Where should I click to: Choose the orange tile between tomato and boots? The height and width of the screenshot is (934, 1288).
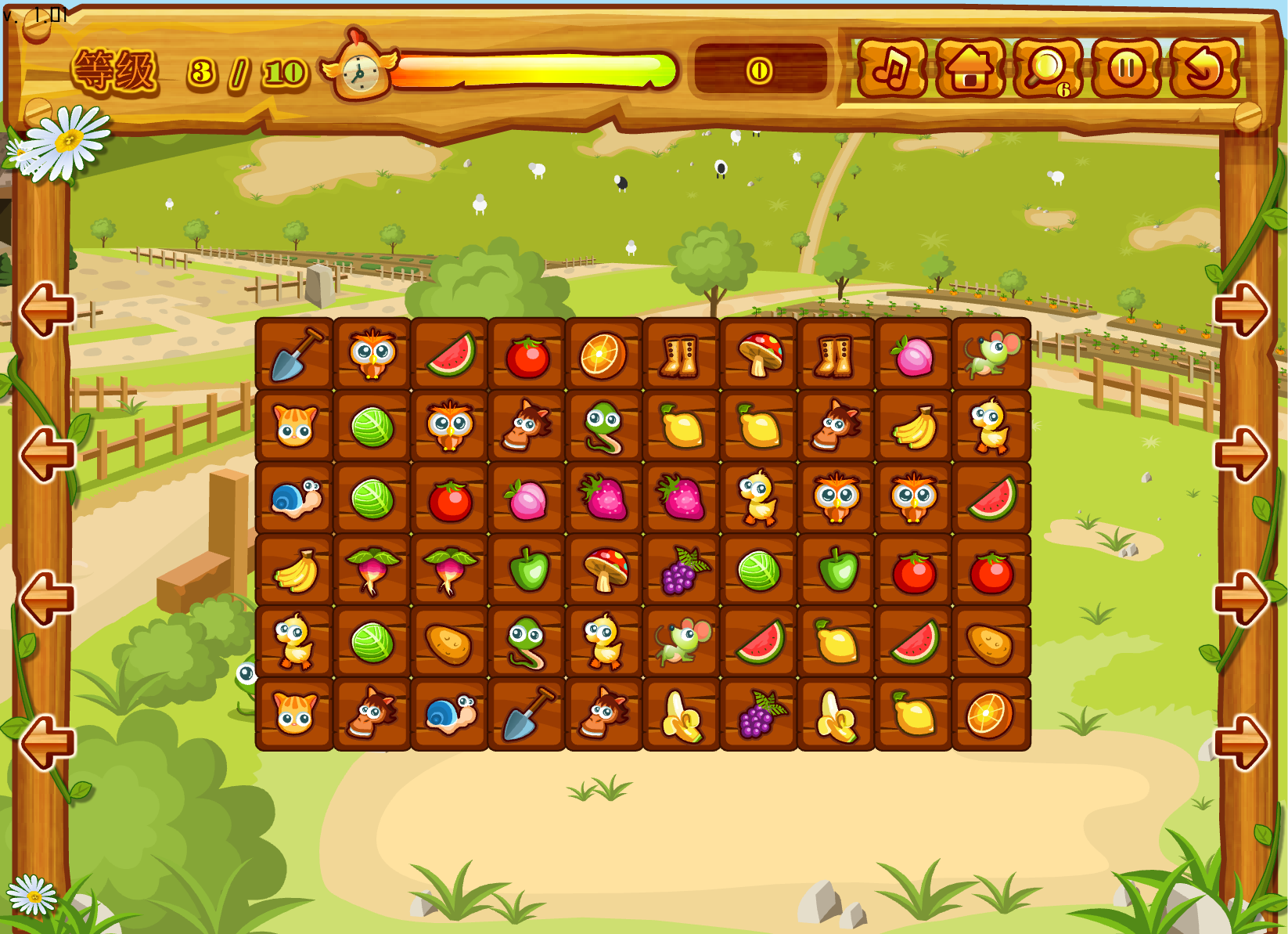coord(604,355)
